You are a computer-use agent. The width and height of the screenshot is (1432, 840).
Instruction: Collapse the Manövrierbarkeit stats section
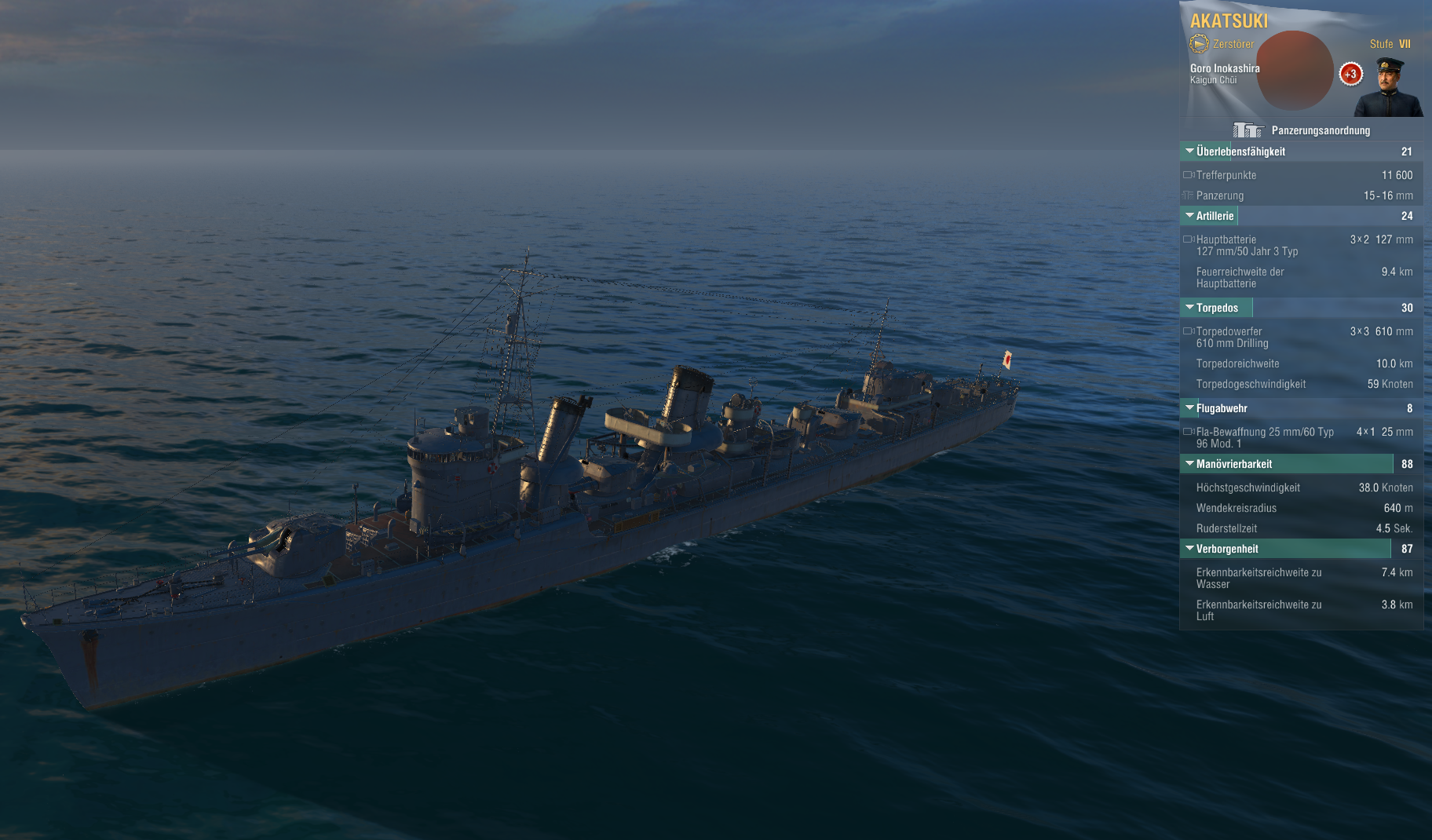(x=1190, y=464)
